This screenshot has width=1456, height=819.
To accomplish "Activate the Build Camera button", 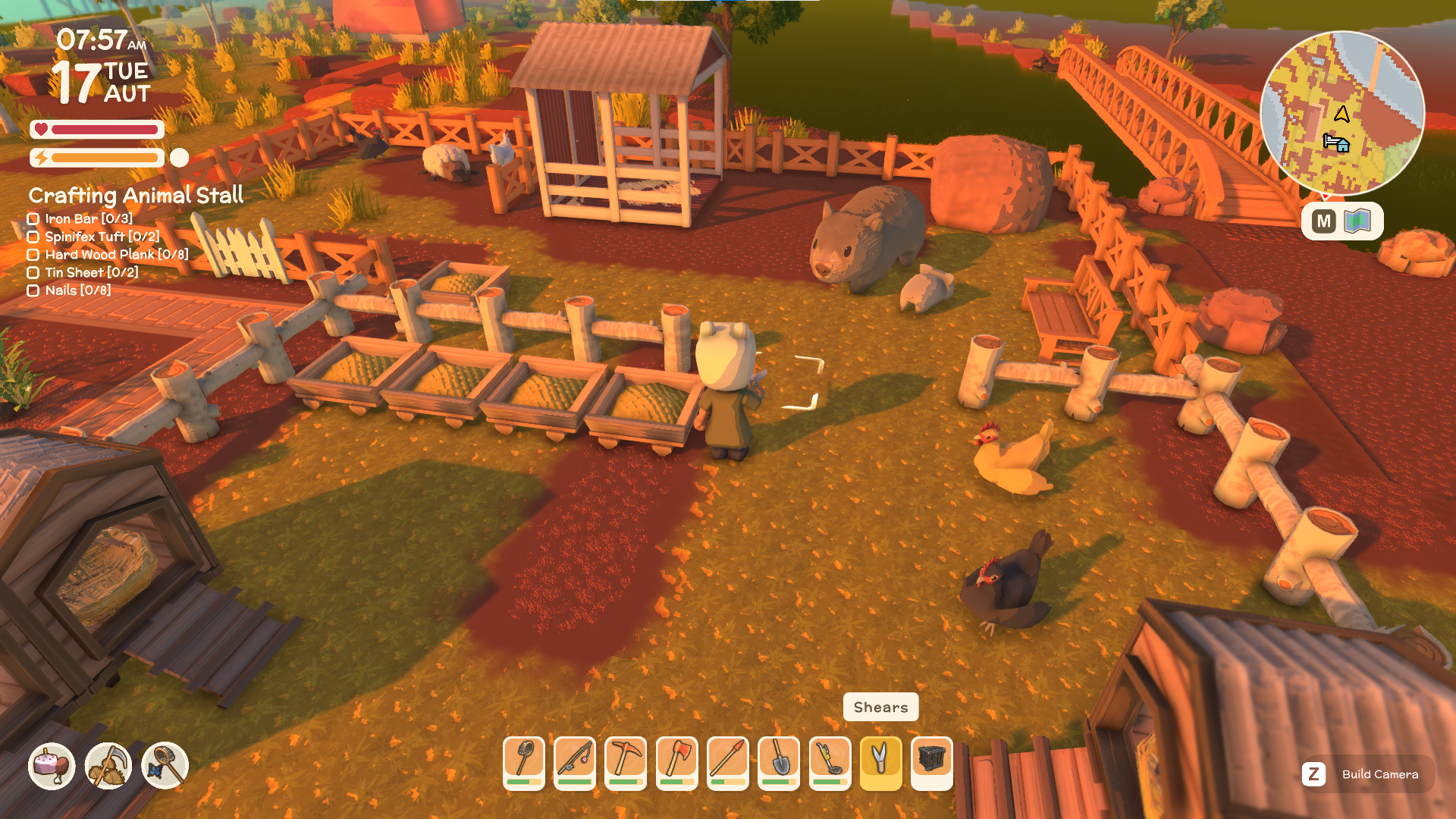I will [1367, 774].
